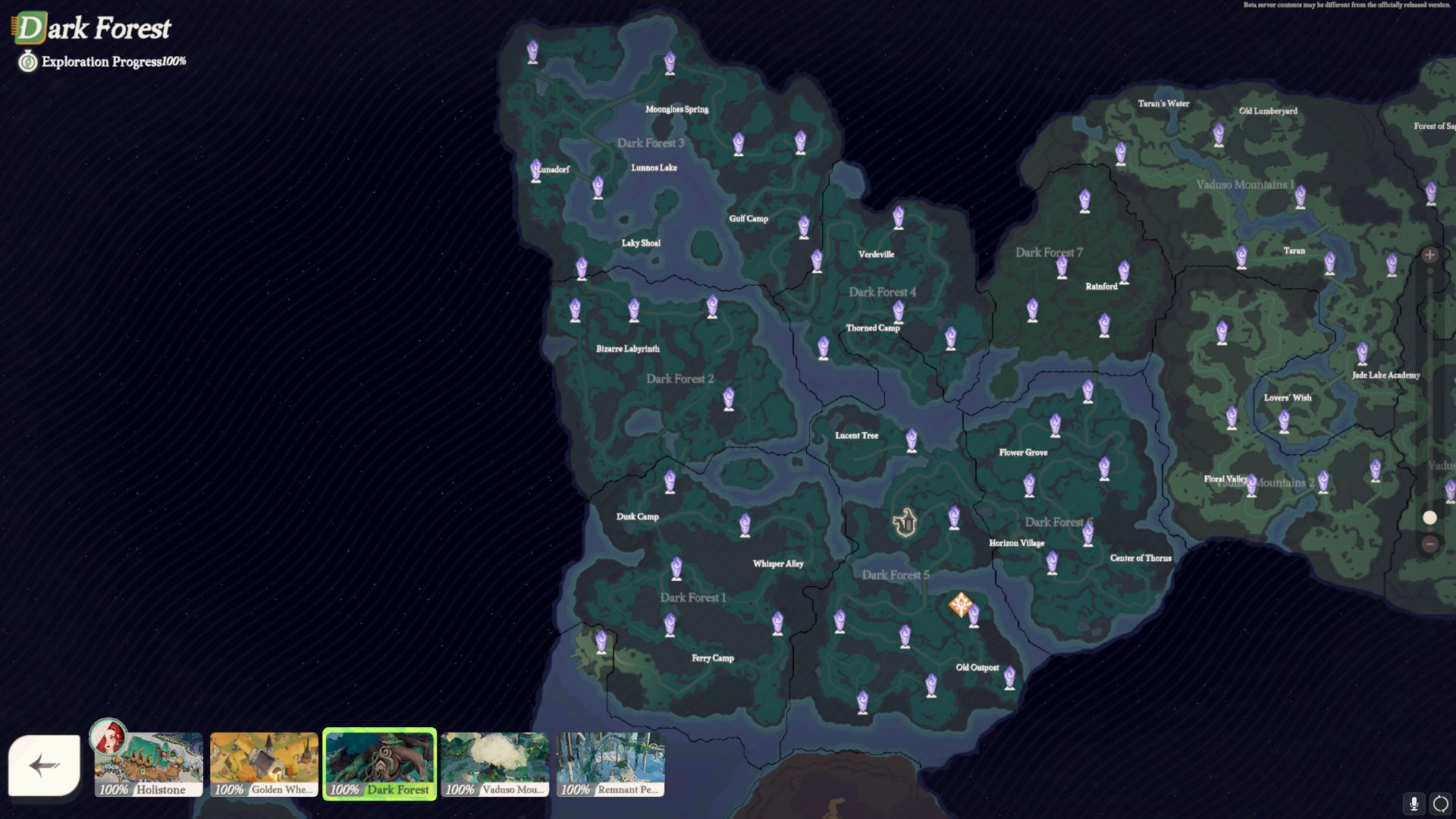Select the teleport point near Rainford
The height and width of the screenshot is (819, 1456).
coord(1123,270)
